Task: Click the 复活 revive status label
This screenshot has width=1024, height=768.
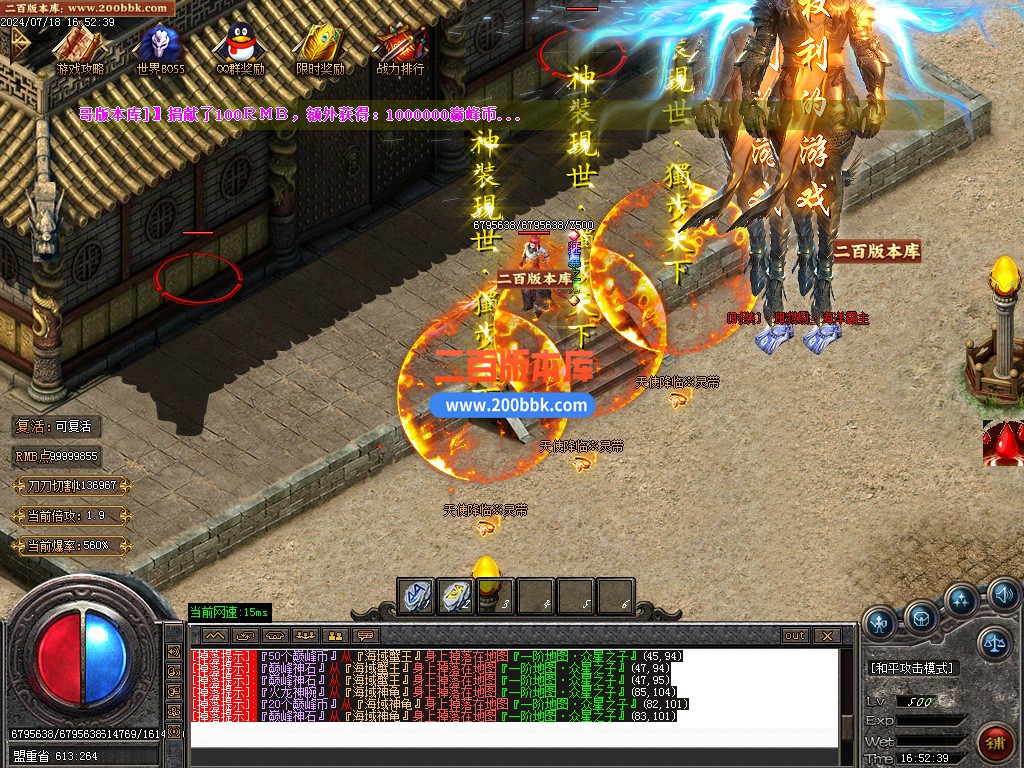Action: (x=57, y=426)
